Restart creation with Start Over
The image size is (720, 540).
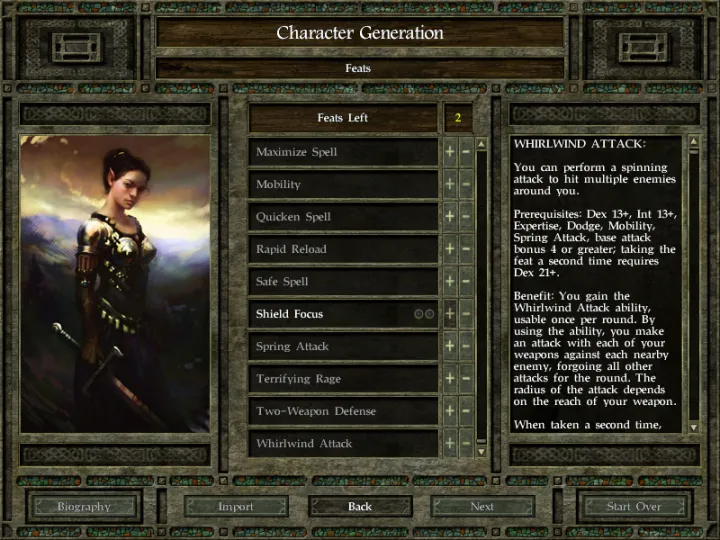pos(634,506)
